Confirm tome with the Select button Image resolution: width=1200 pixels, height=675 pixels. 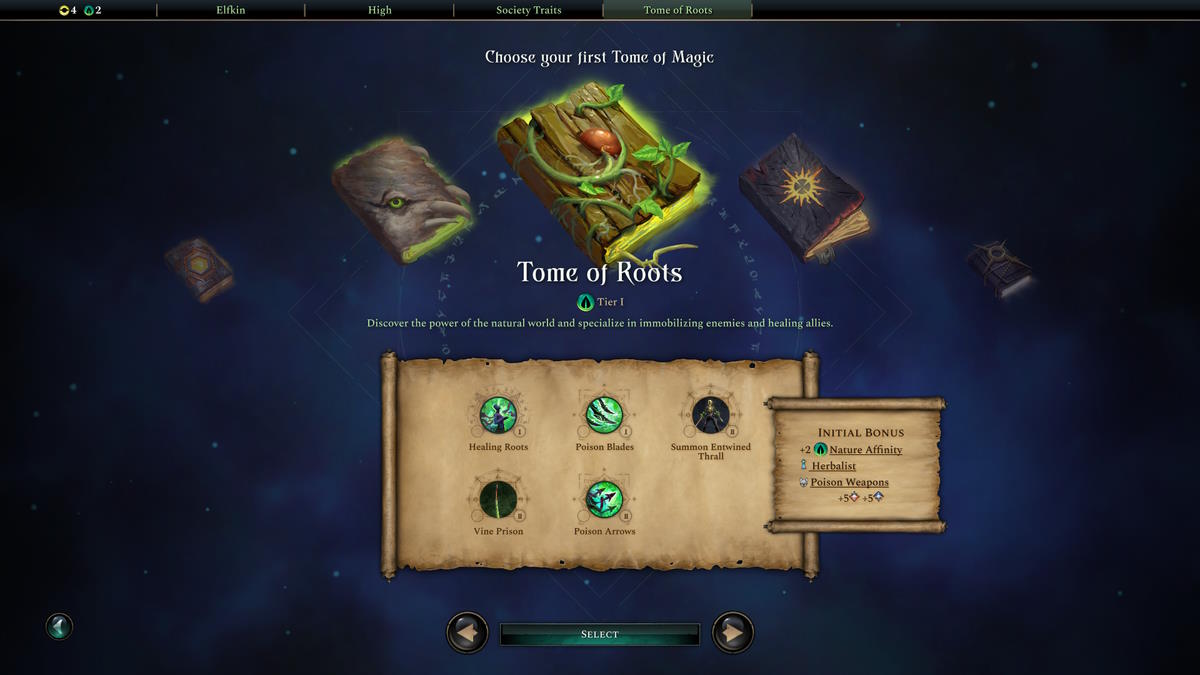(x=599, y=634)
